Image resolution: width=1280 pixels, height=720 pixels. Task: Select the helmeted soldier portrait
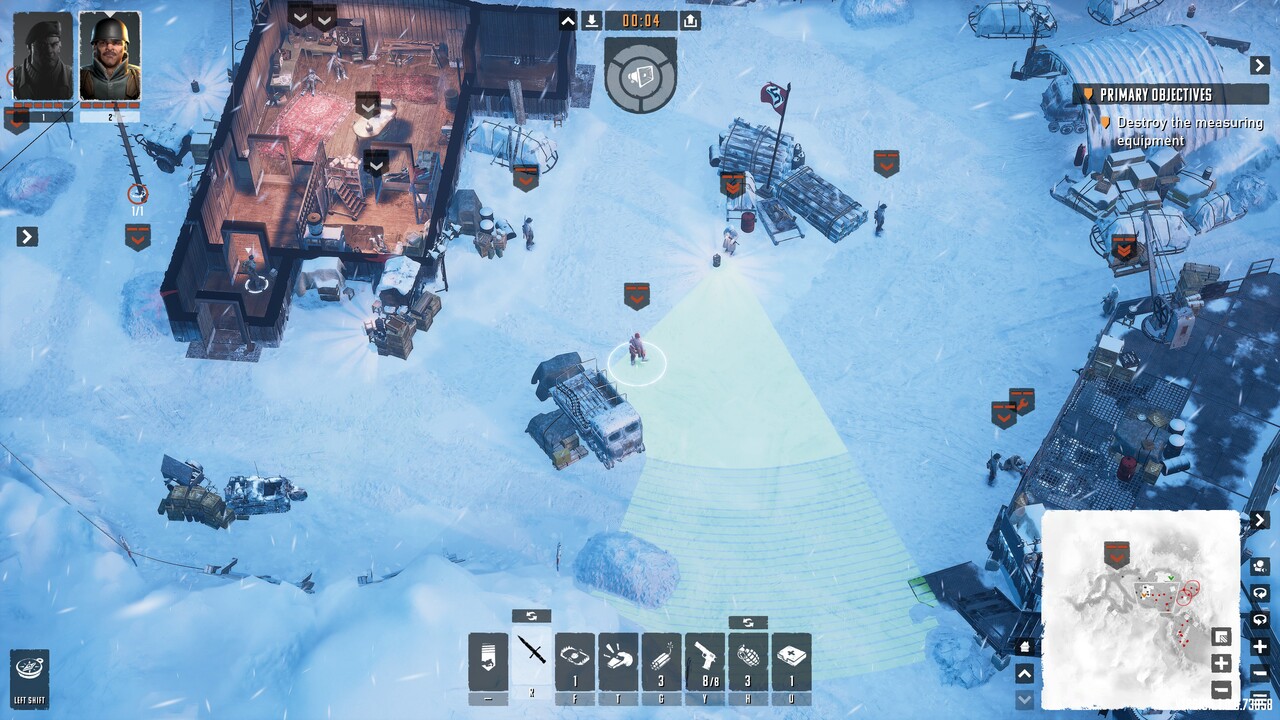[110, 56]
